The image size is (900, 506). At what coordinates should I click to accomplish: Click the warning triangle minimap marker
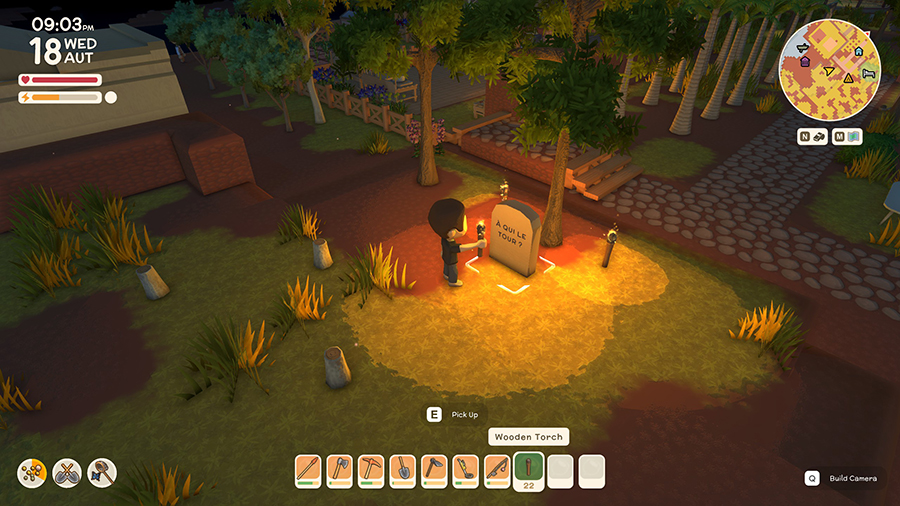click(848, 77)
